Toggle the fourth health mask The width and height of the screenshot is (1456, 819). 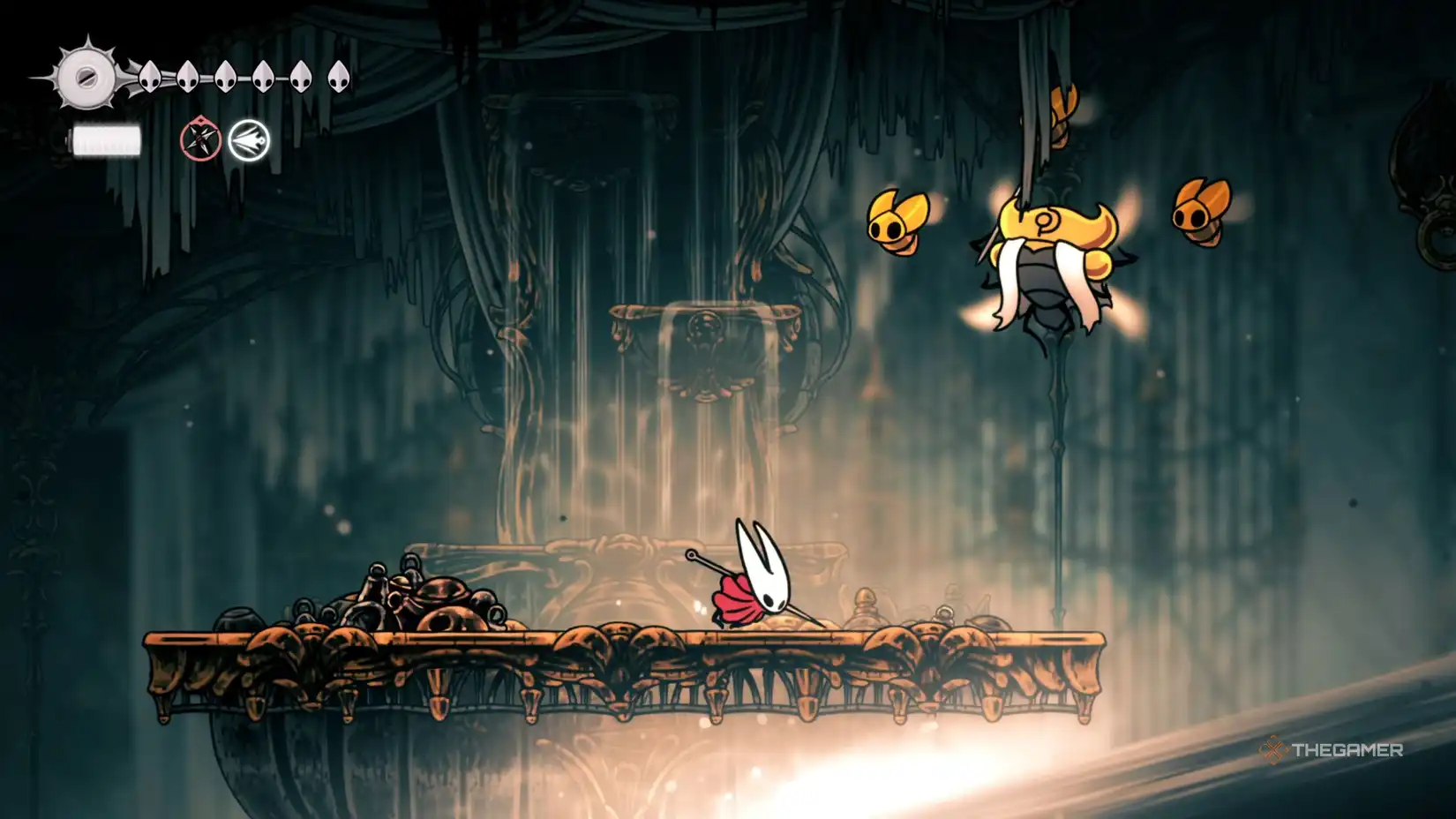point(261,75)
